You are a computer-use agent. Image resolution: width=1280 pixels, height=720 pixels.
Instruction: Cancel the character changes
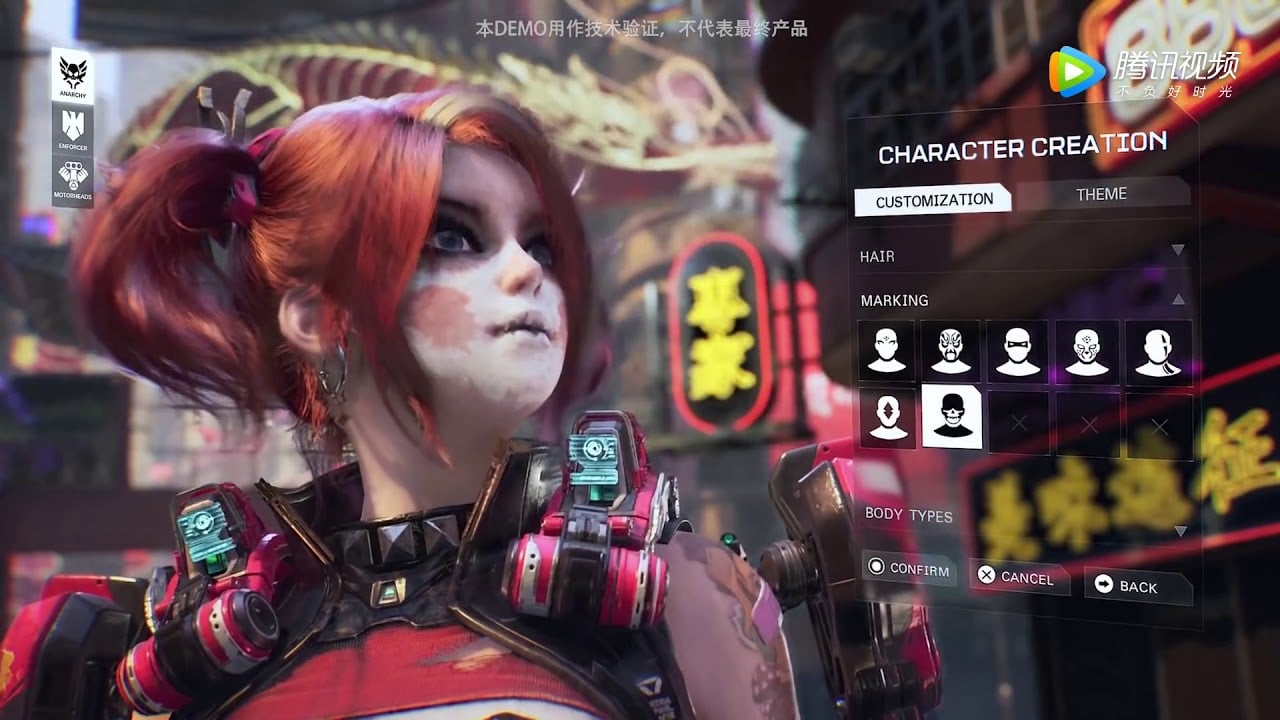click(1016, 576)
